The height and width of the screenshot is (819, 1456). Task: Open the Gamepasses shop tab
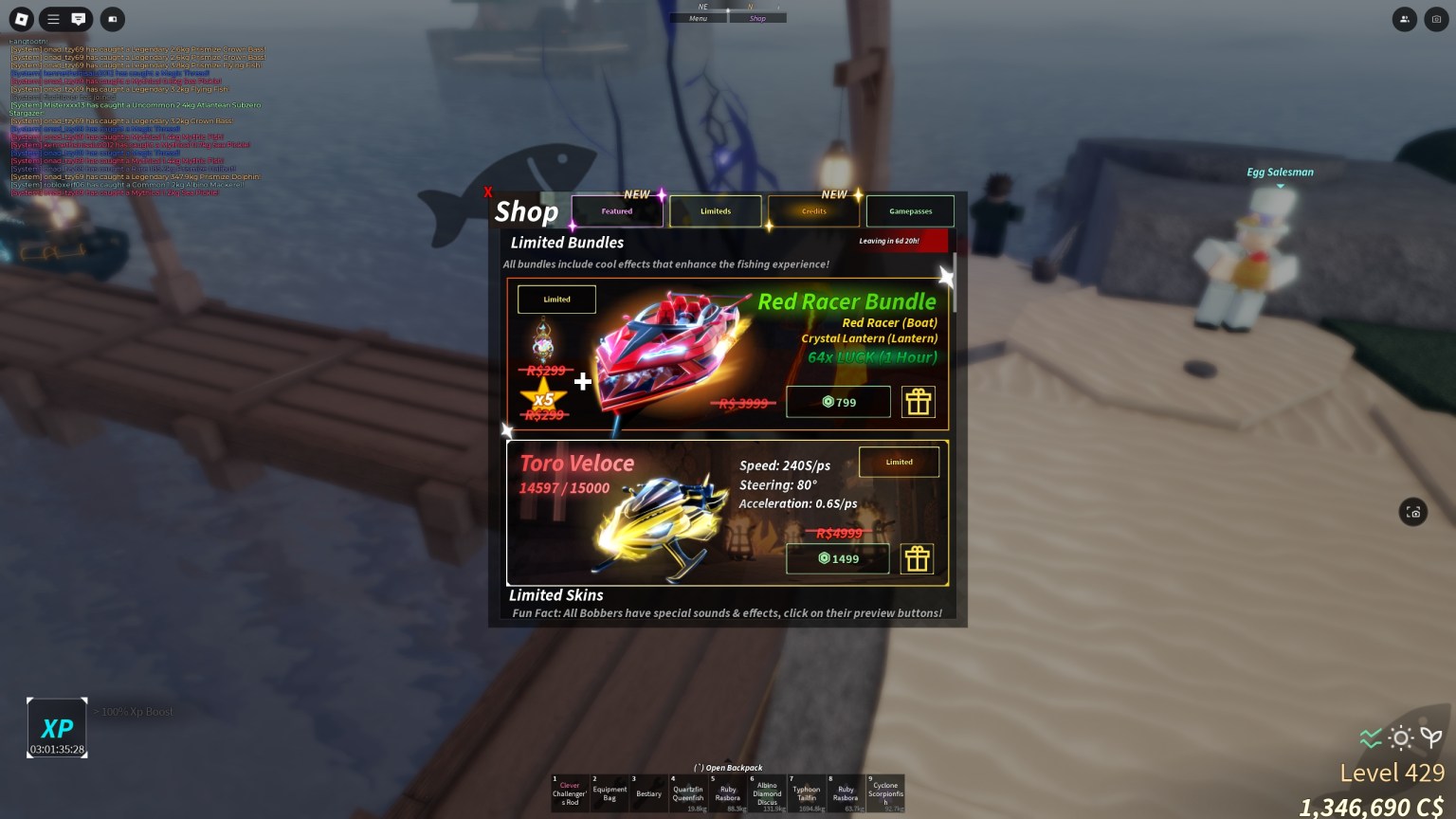coord(909,210)
